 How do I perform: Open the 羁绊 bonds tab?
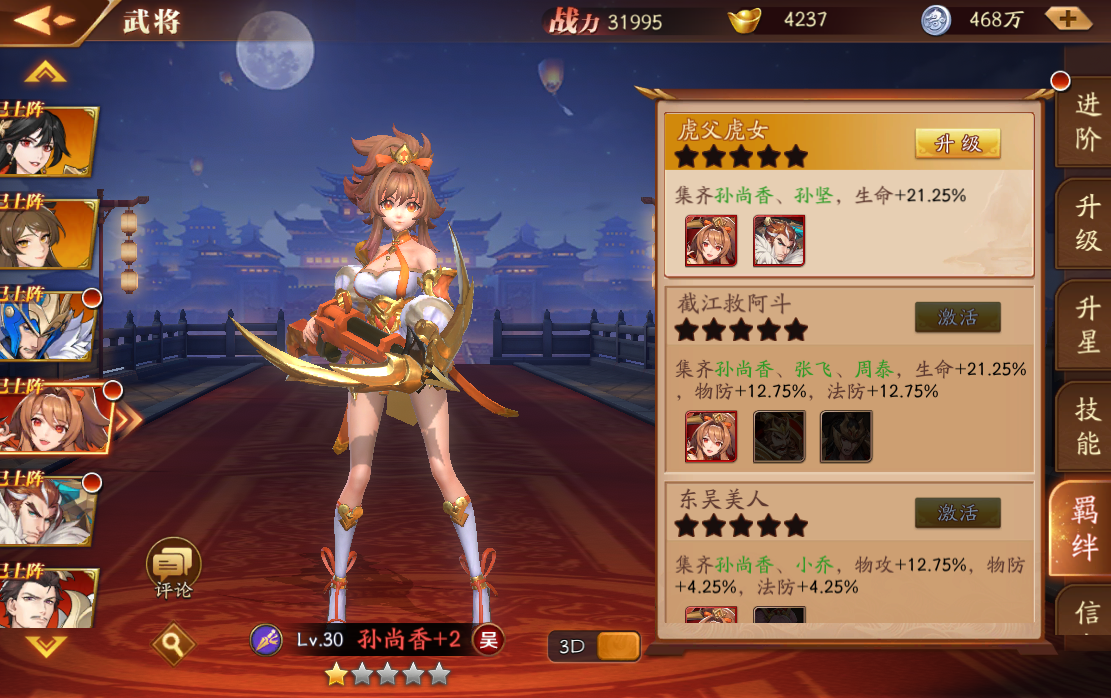1085,527
